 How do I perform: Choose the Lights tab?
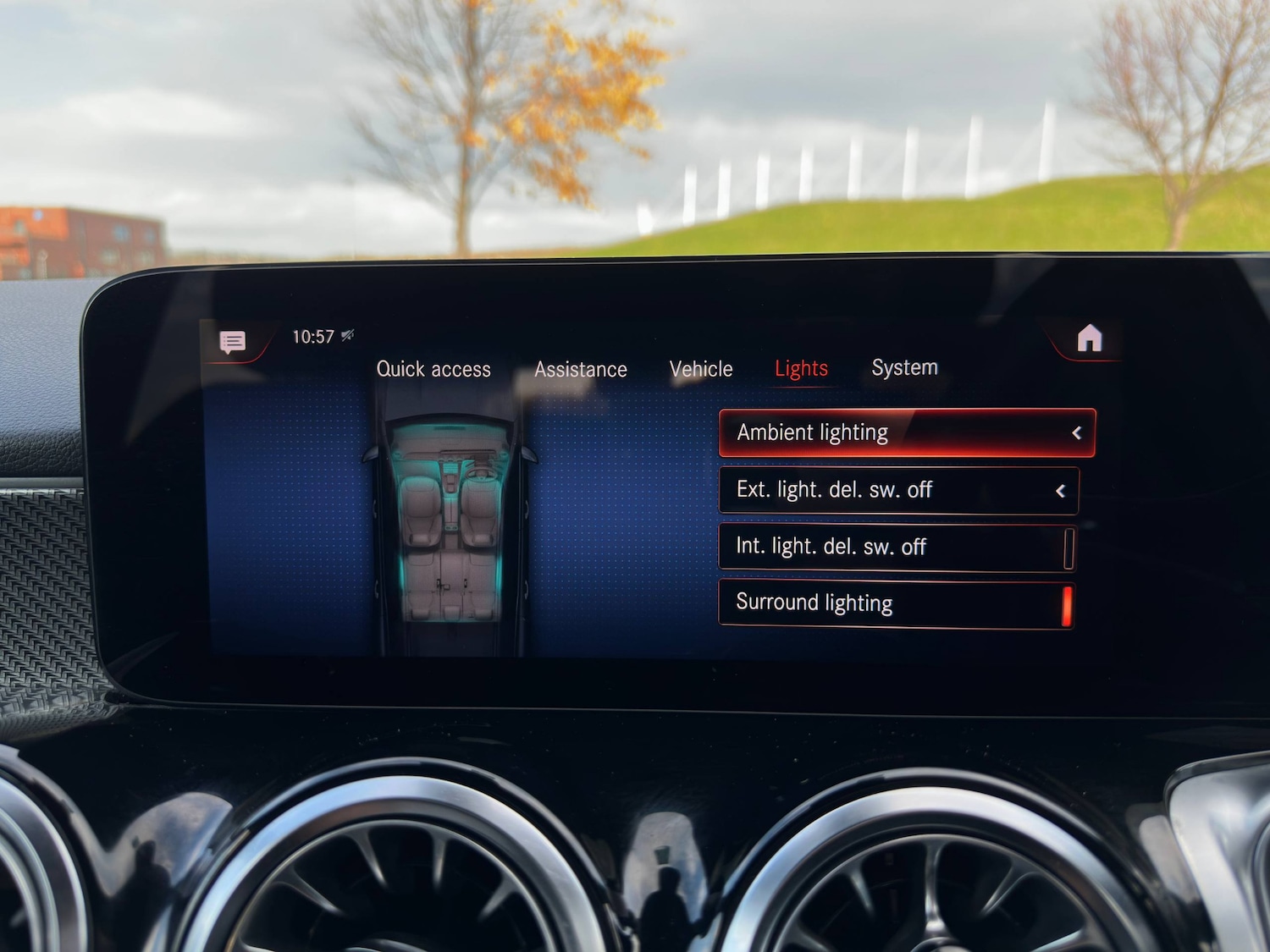coord(801,369)
